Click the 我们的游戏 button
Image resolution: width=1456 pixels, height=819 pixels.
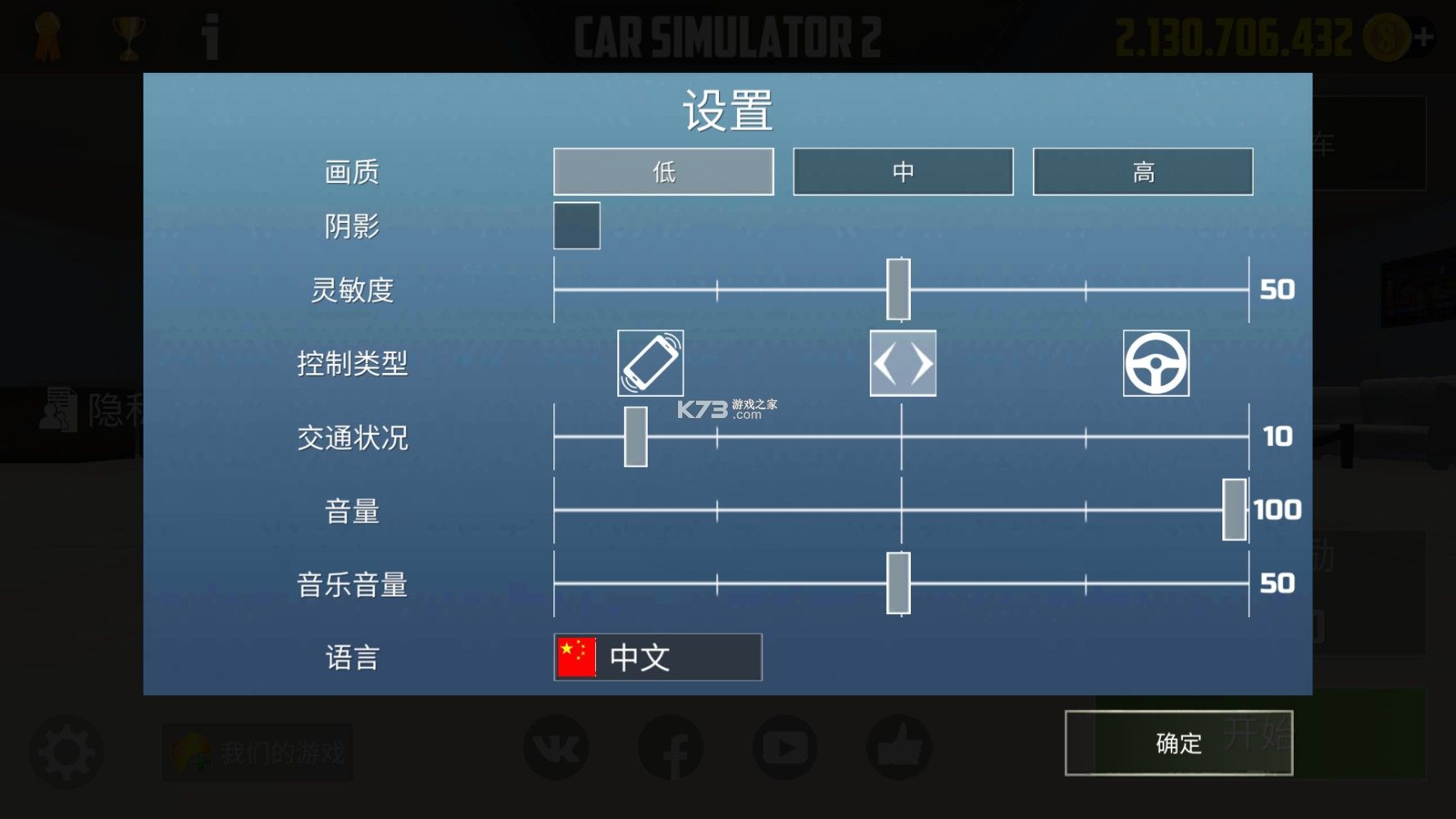click(257, 748)
